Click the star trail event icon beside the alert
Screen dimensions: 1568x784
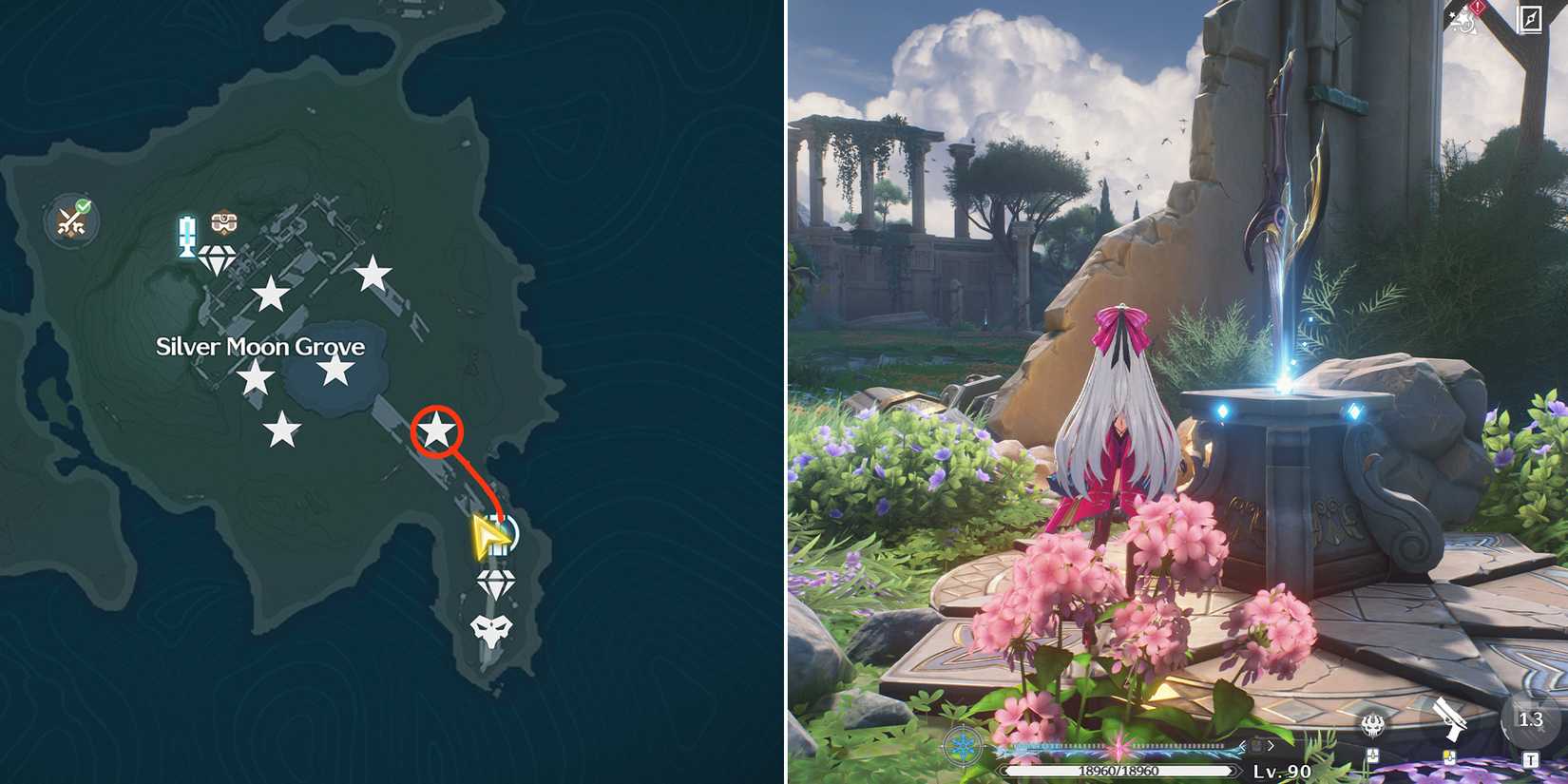coord(1461,24)
